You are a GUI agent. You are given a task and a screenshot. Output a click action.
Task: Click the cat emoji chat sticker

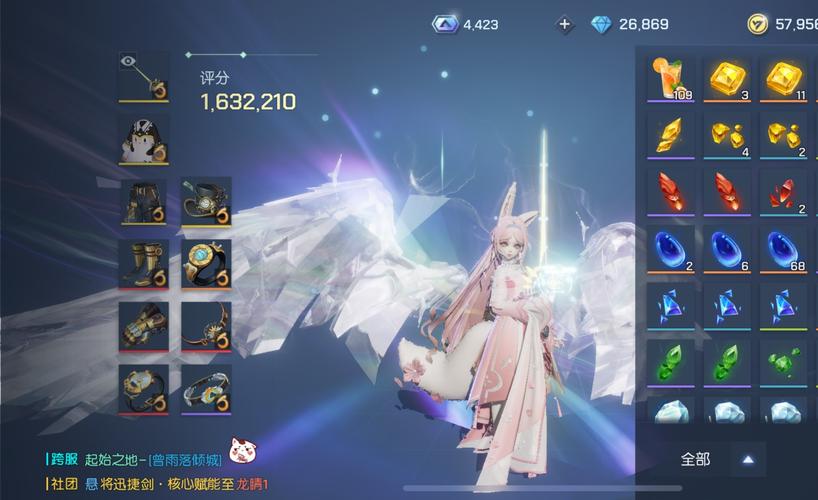(x=241, y=451)
